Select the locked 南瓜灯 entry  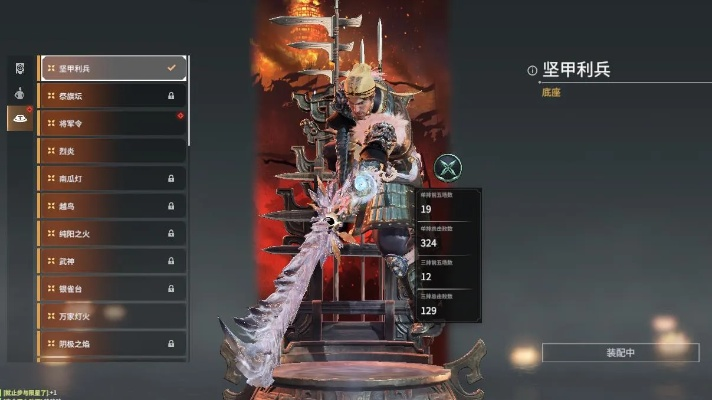(112, 178)
